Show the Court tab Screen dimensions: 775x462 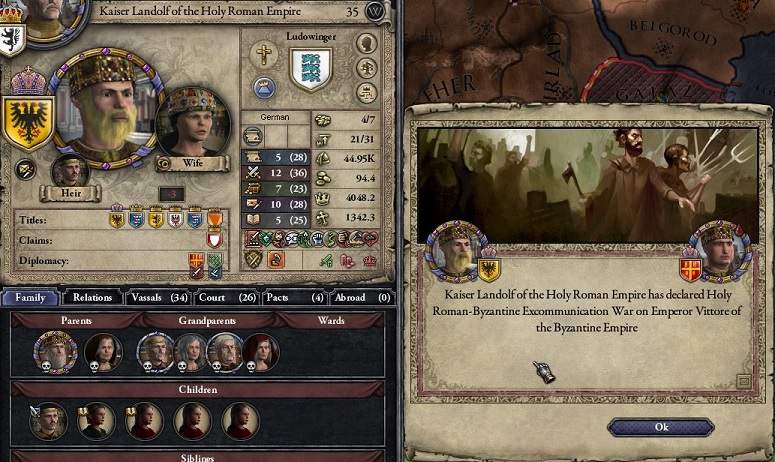coord(229,297)
